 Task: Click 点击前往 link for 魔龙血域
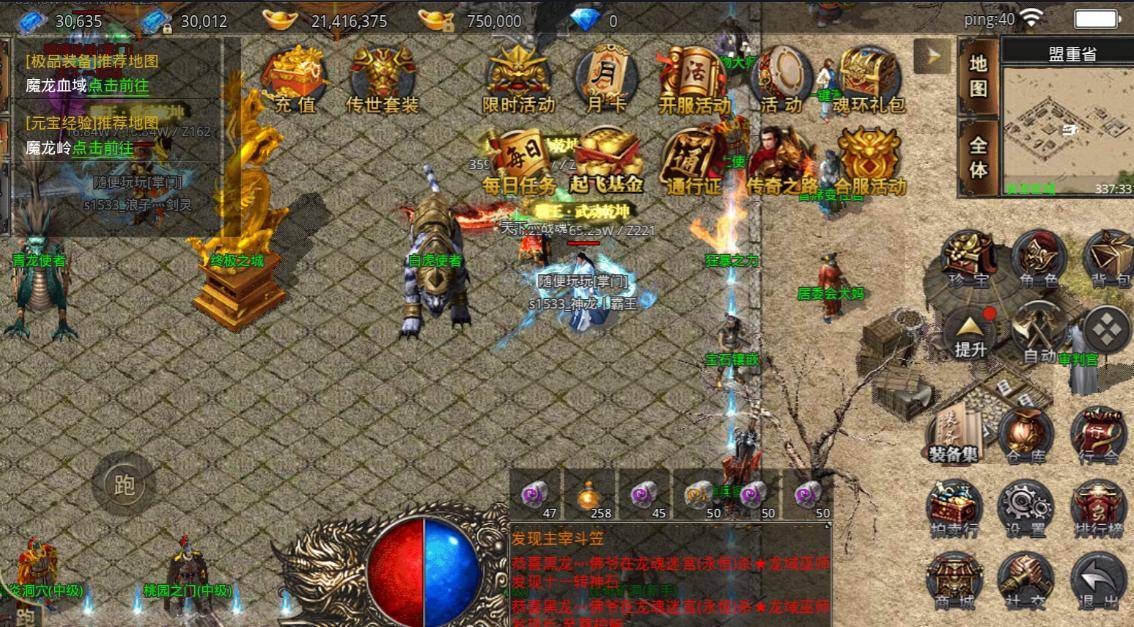point(118,86)
